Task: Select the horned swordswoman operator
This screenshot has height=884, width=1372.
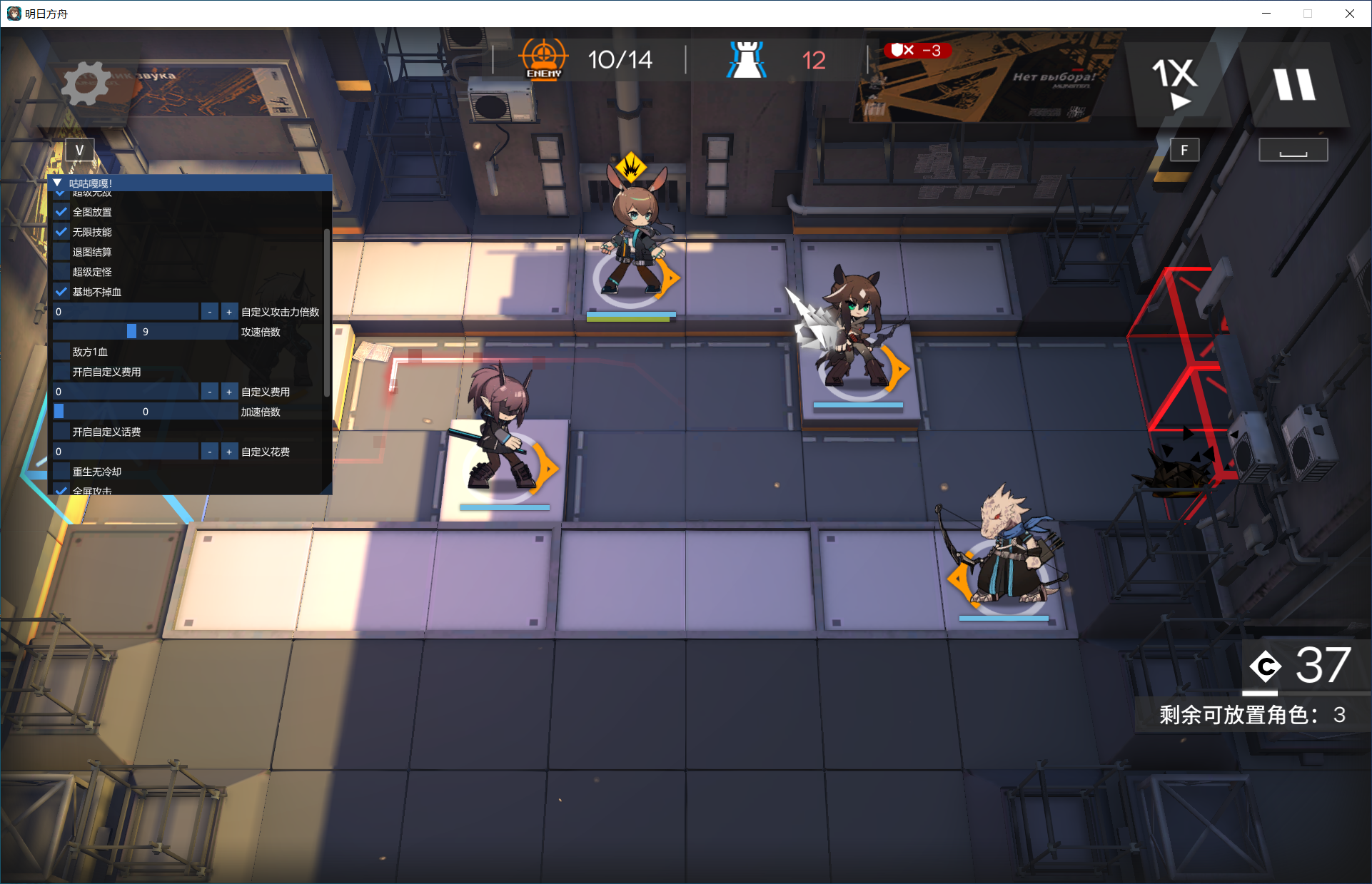Action: tap(500, 435)
